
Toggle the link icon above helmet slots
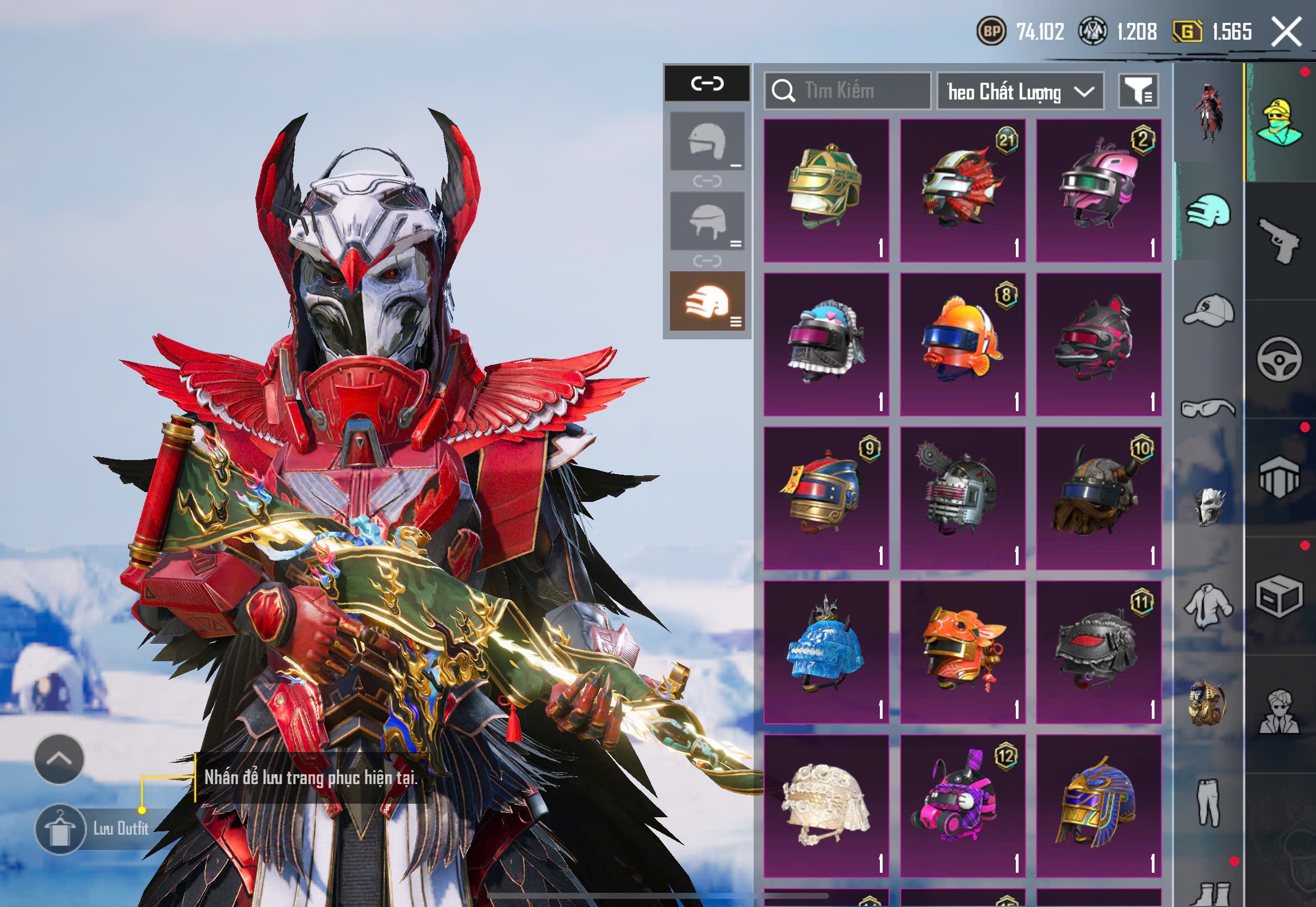pyautogui.click(x=707, y=84)
